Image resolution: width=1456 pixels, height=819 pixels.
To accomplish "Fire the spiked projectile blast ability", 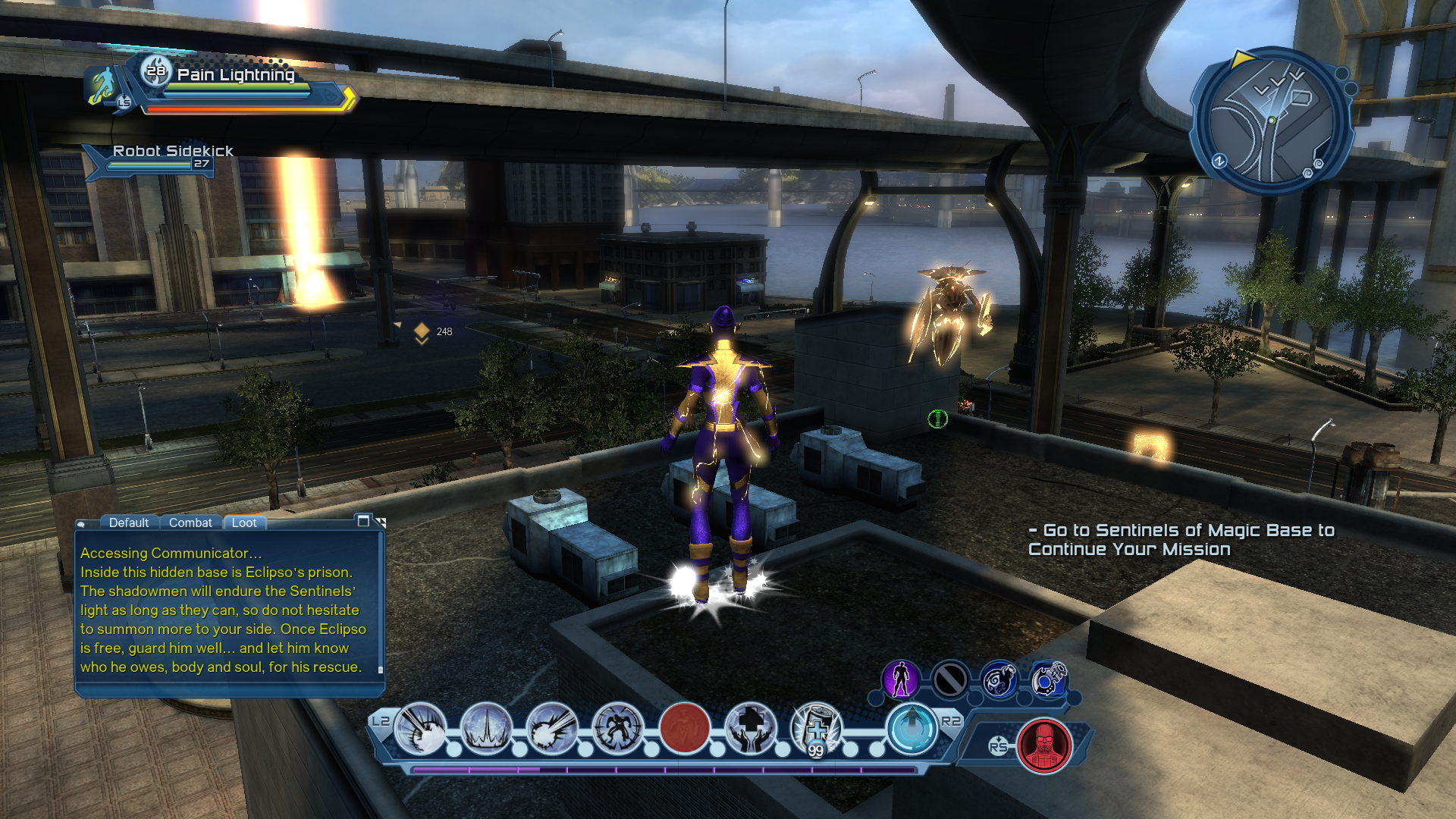I will [x=552, y=729].
